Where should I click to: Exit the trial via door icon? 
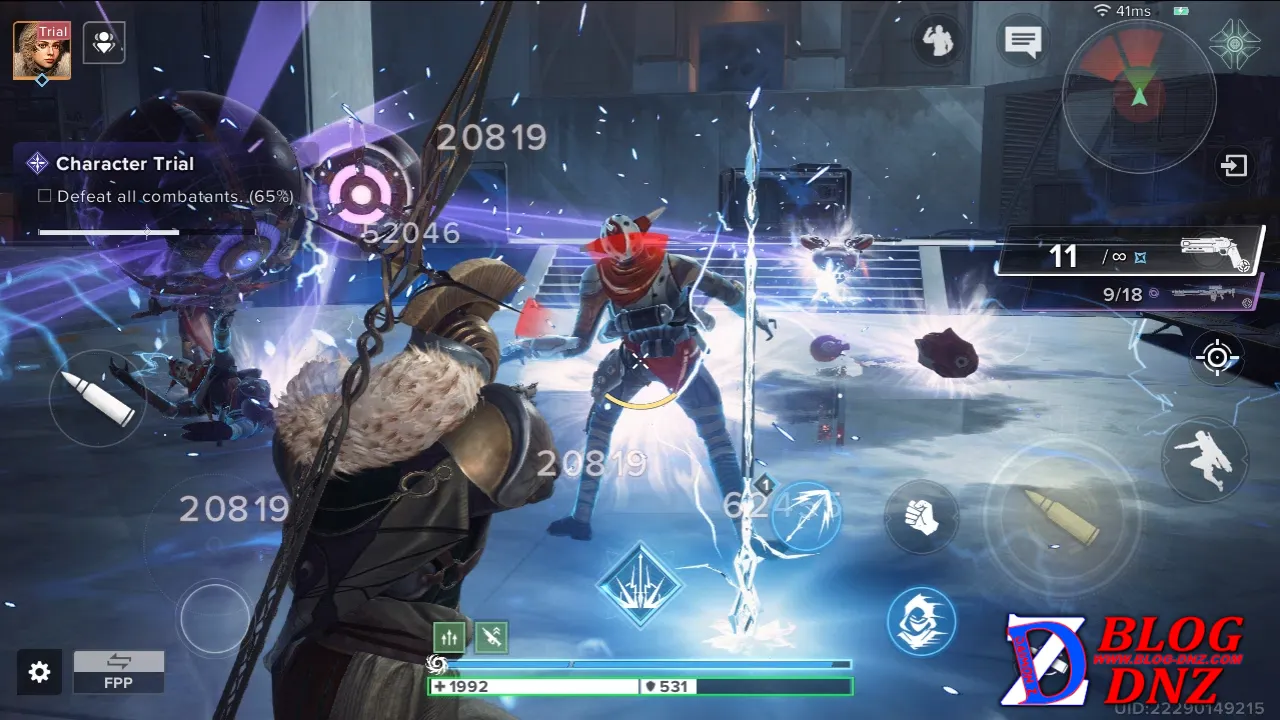[1234, 165]
